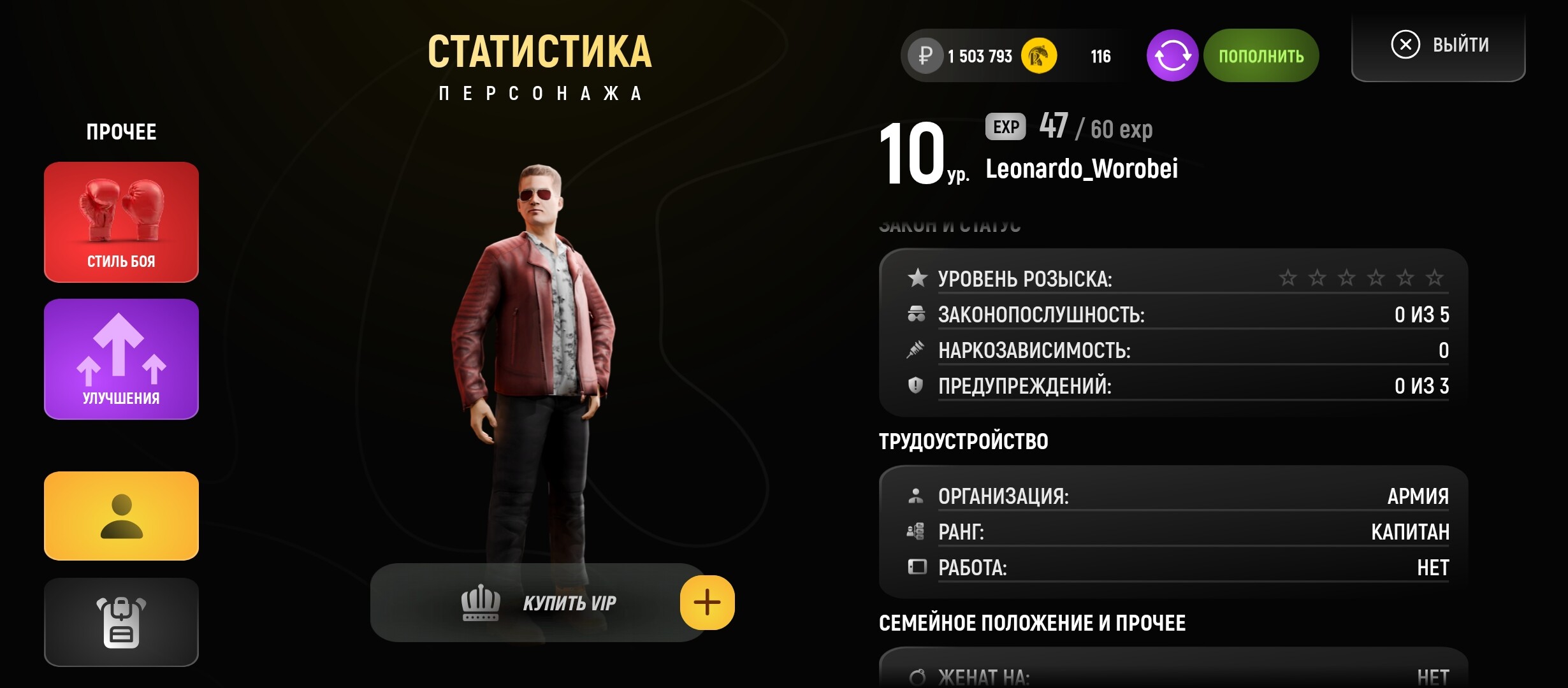The height and width of the screenshot is (688, 1568).
Task: Select the purple УЛУЧШЕНИЯ arrows icon
Action: click(x=121, y=357)
